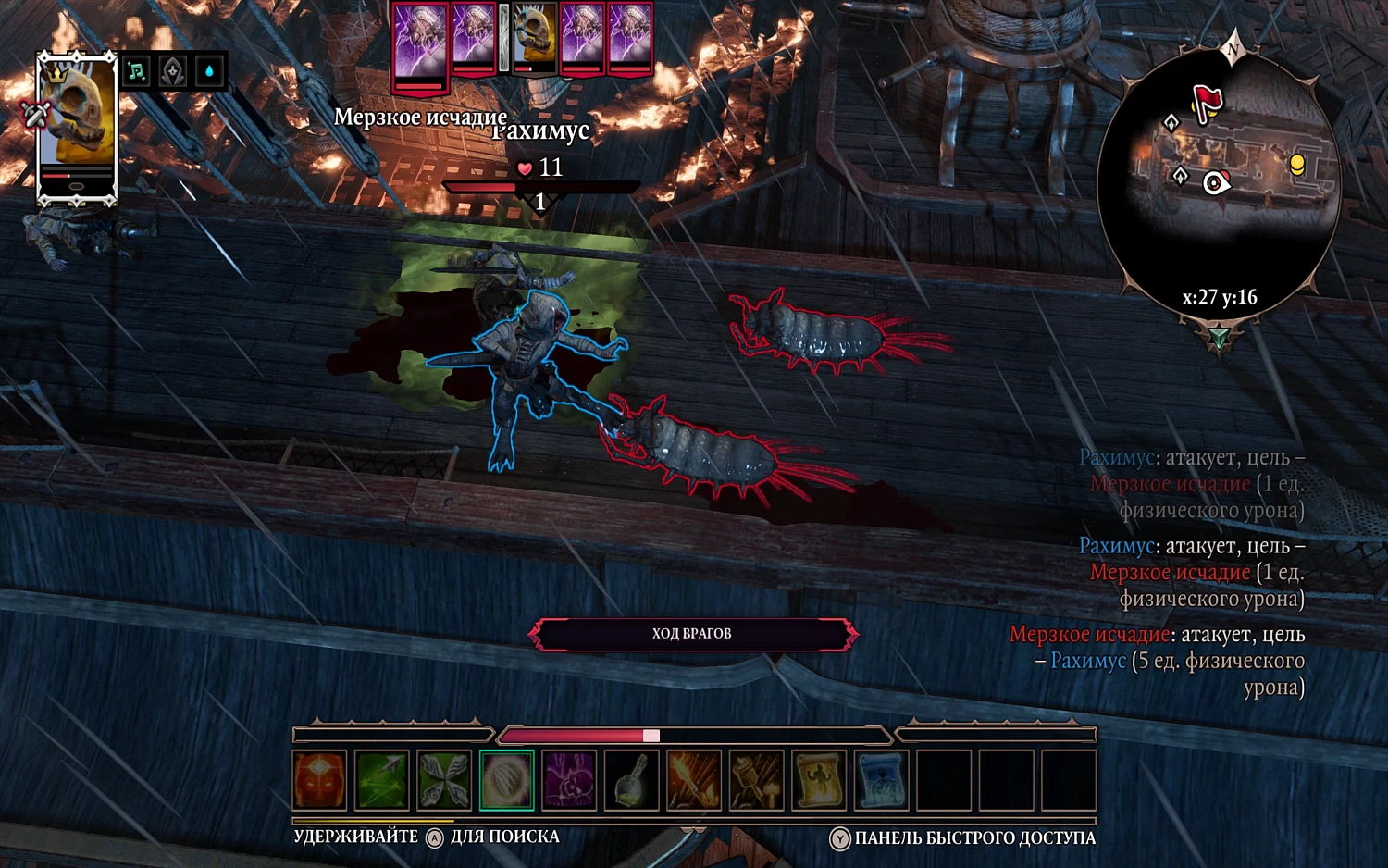Click the torch item icon on the hotbar
Screen dimensions: 1388x868
(x=756, y=778)
